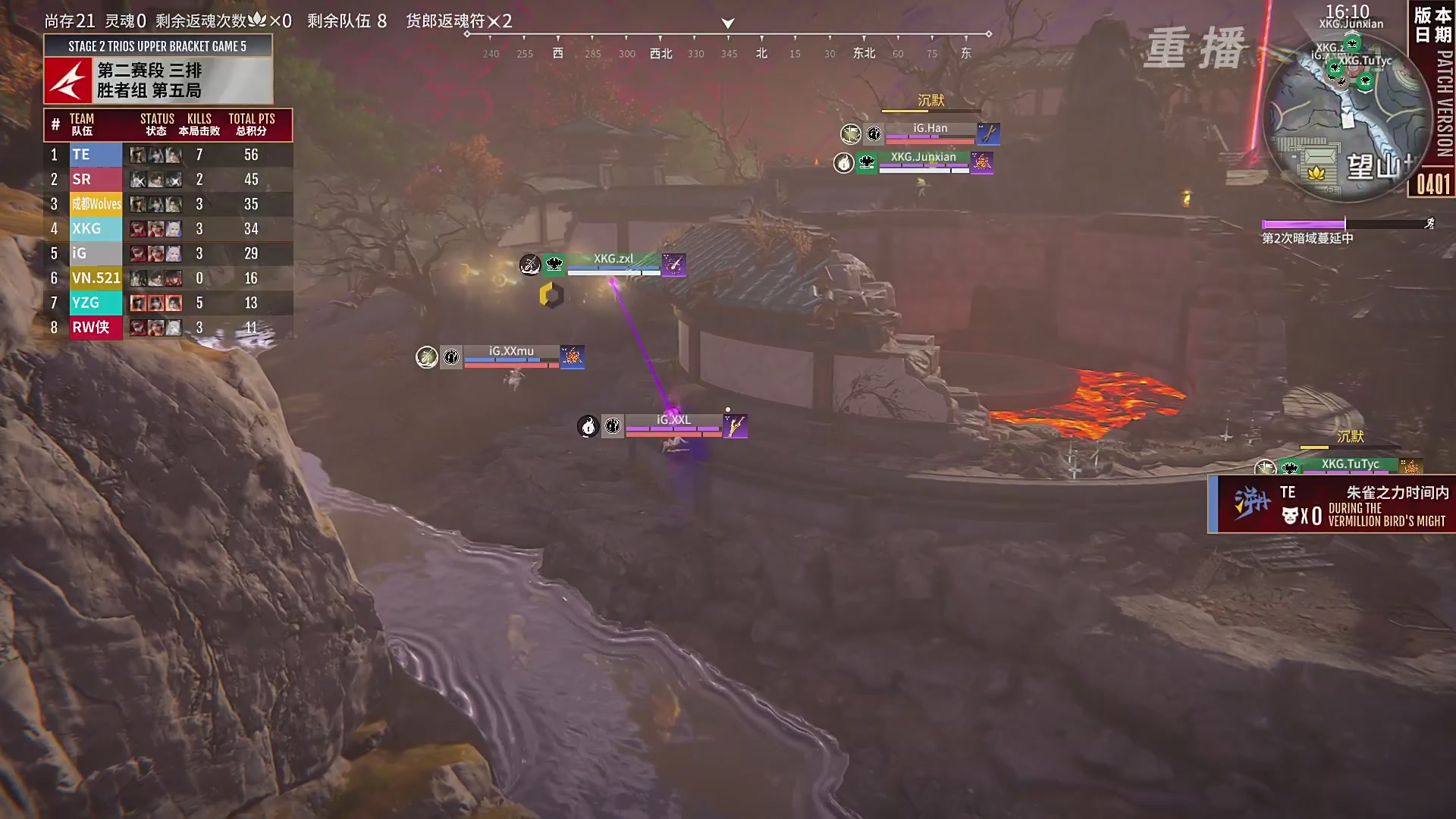Click the yellow hexagon armor pickup icon
Image resolution: width=1456 pixels, height=819 pixels.
551,295
